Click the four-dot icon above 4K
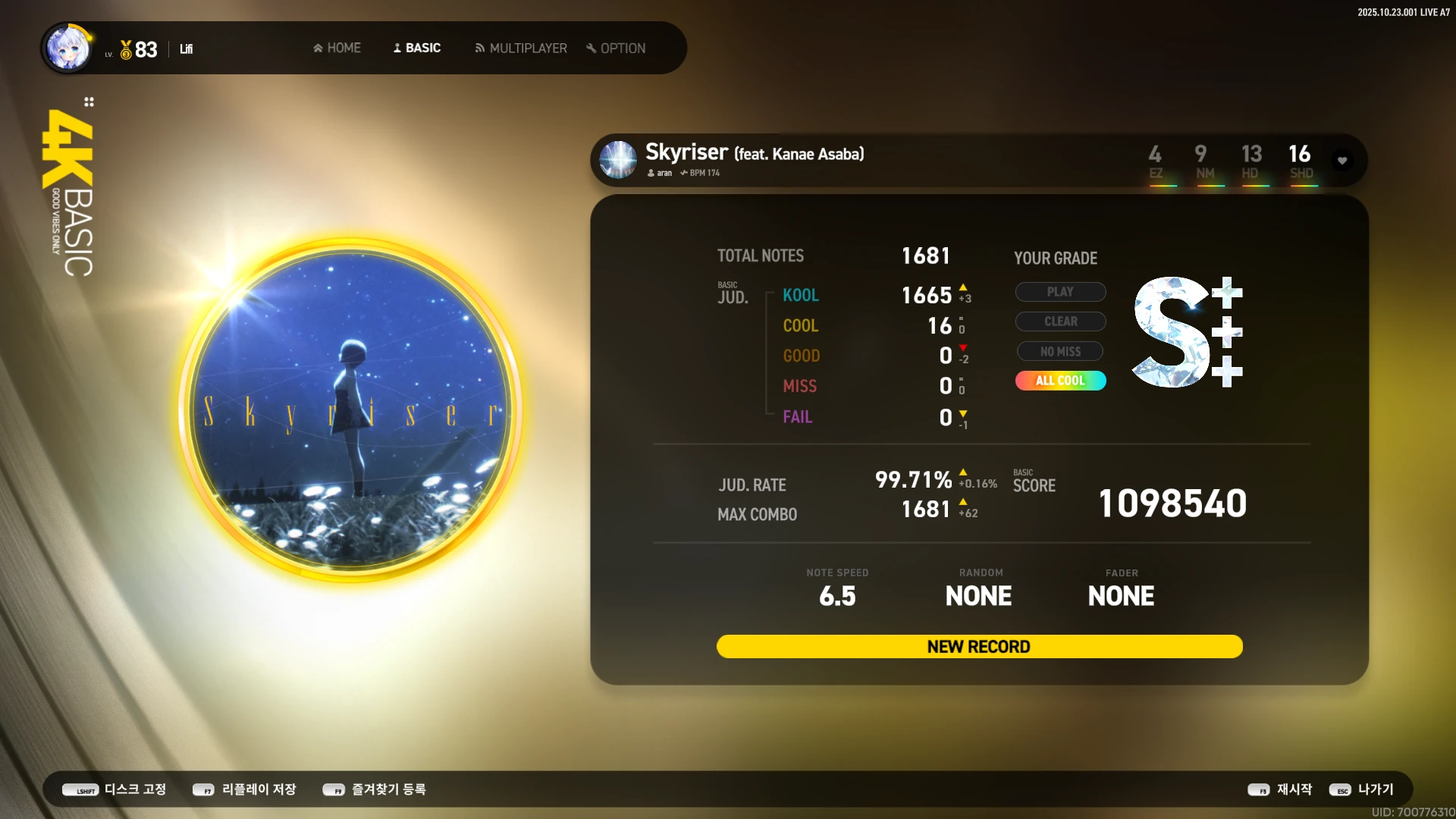The image size is (1456, 819). coord(89,102)
